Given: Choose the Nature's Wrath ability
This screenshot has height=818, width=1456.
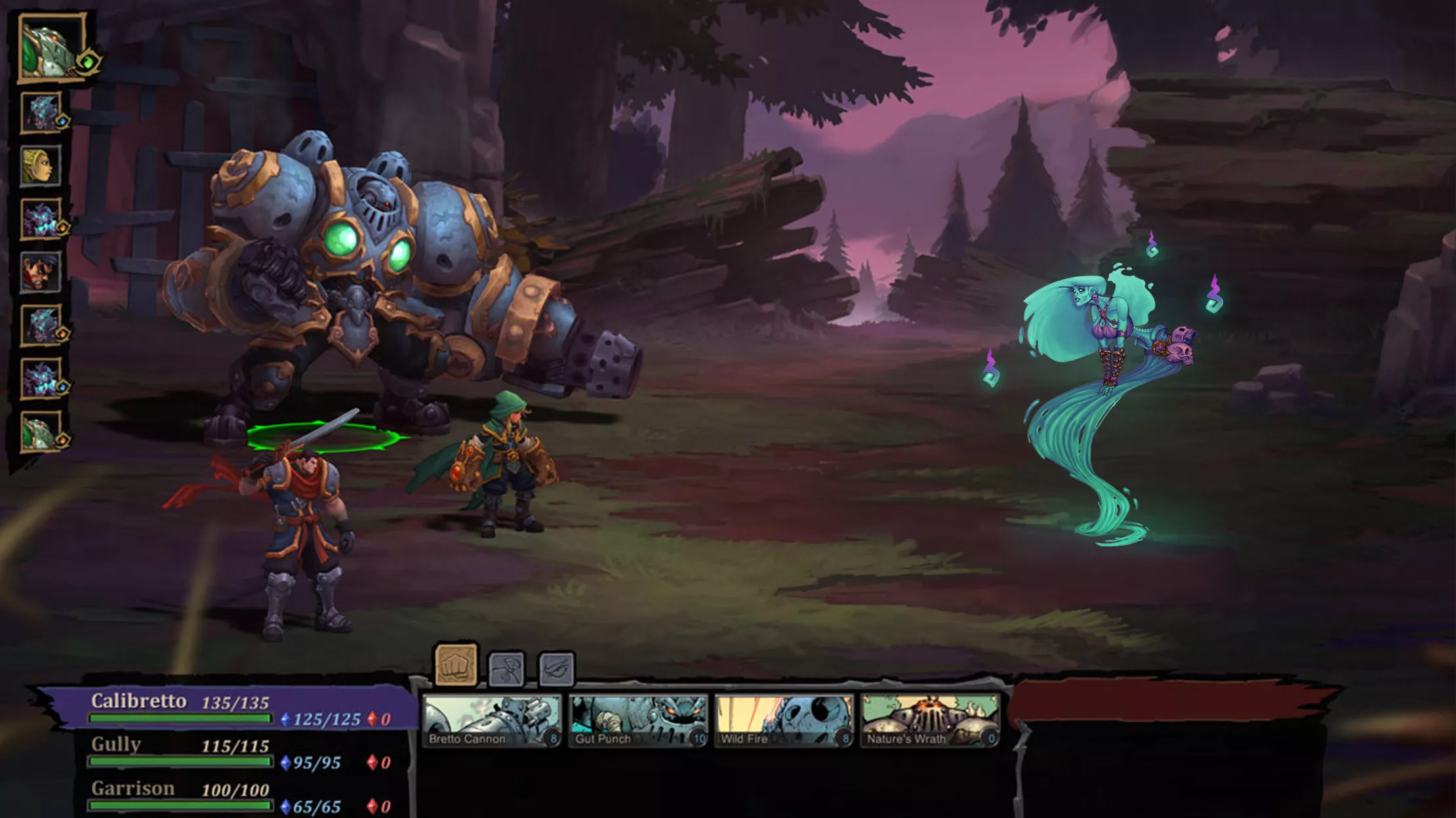Looking at the screenshot, I should click(930, 720).
